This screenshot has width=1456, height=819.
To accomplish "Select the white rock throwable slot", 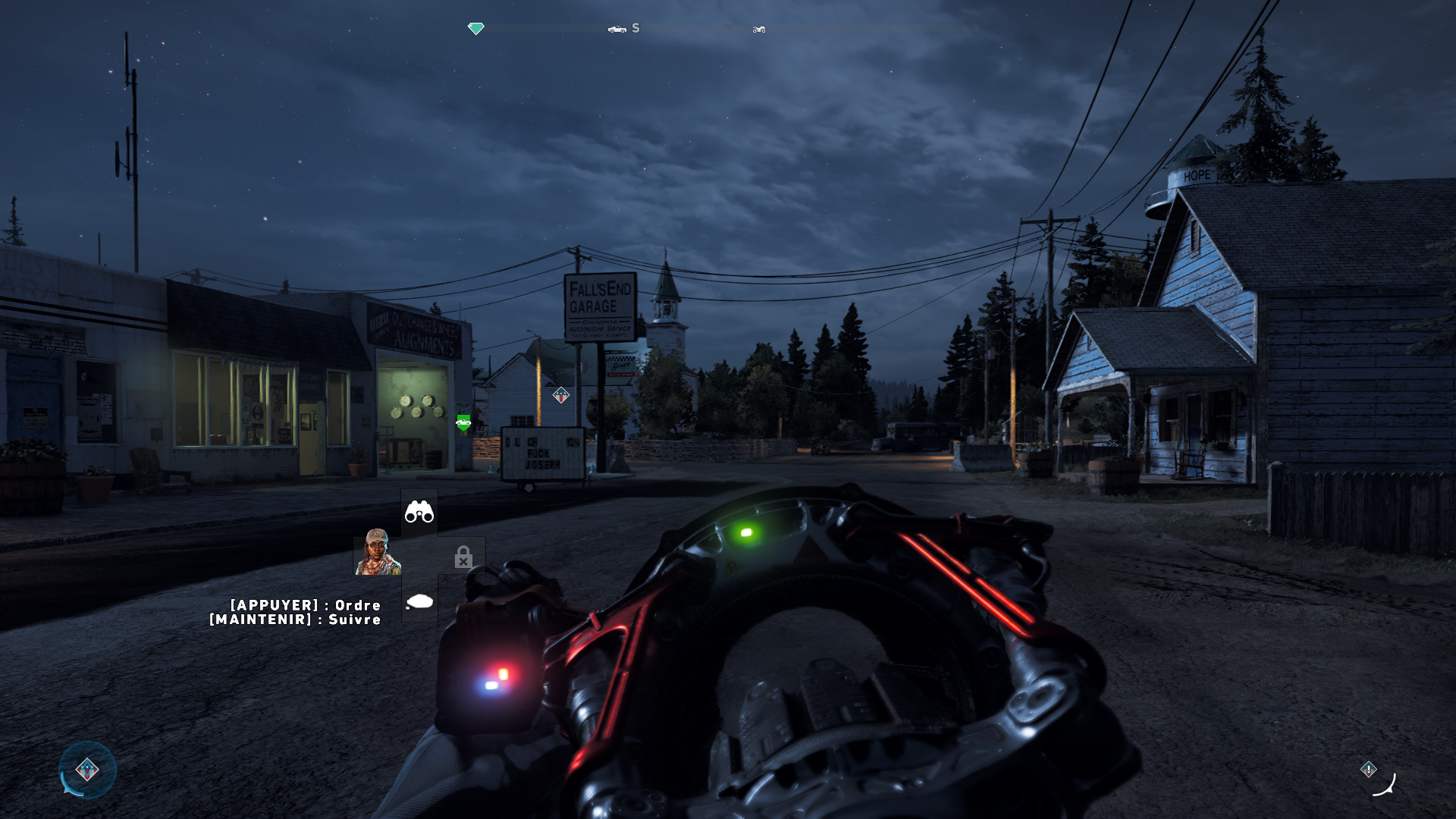I will tap(419, 601).
